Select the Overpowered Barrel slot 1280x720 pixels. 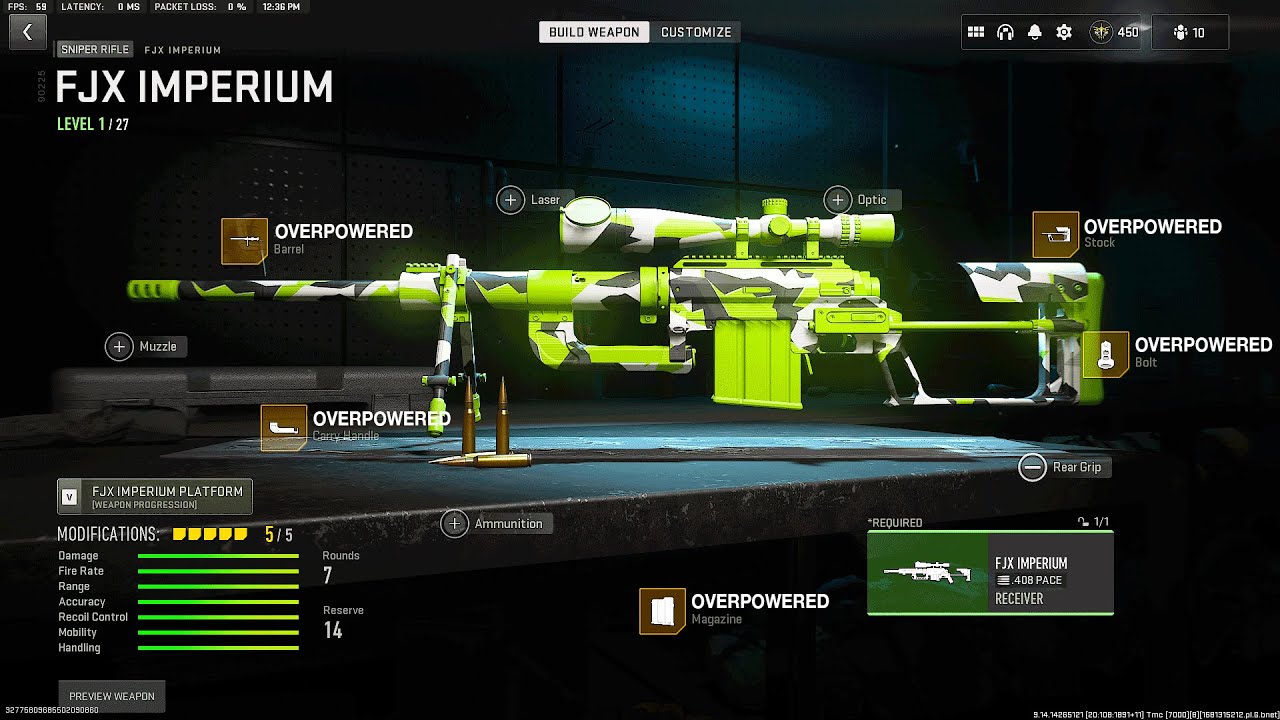click(x=245, y=241)
